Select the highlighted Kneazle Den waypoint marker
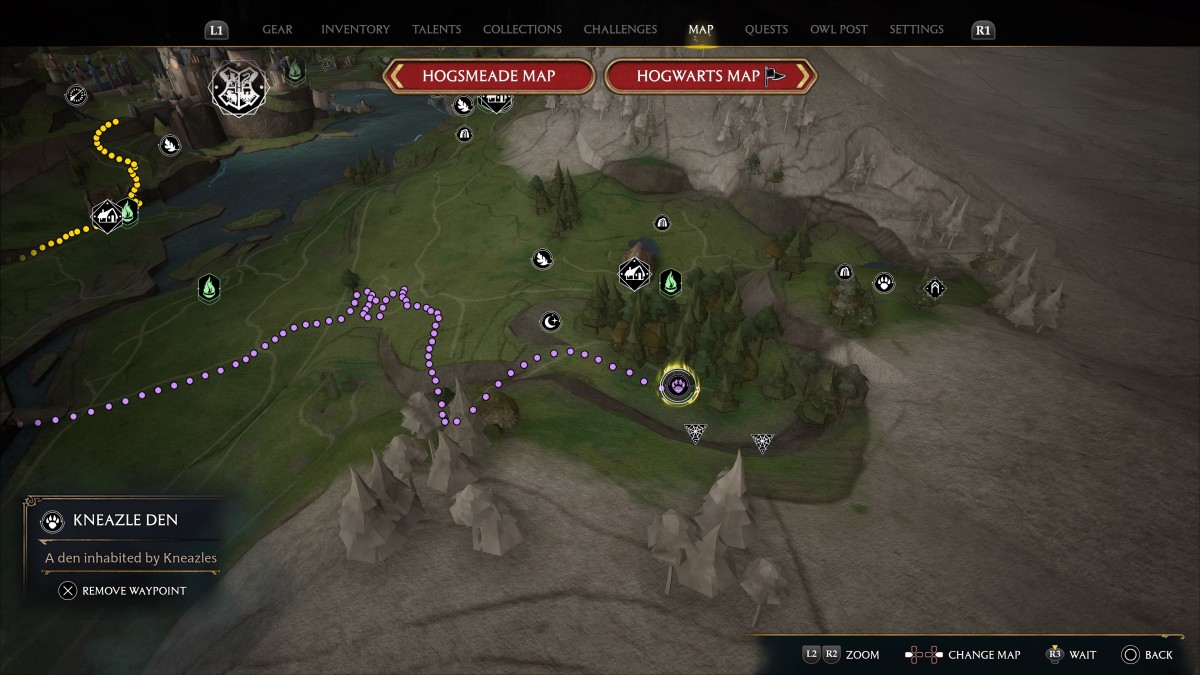The height and width of the screenshot is (675, 1200). pyautogui.click(x=679, y=385)
